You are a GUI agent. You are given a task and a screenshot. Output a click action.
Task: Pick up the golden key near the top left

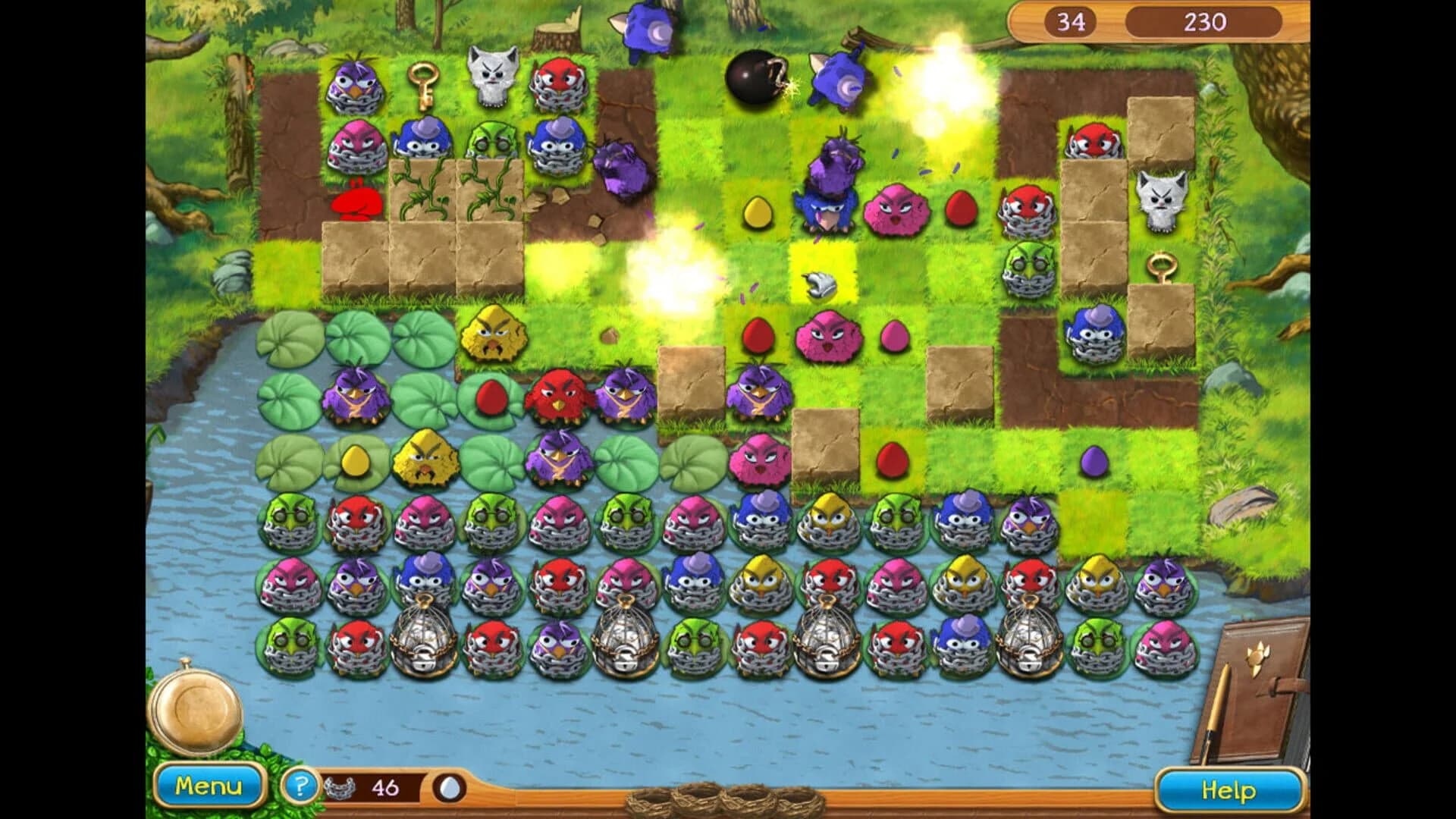[425, 83]
